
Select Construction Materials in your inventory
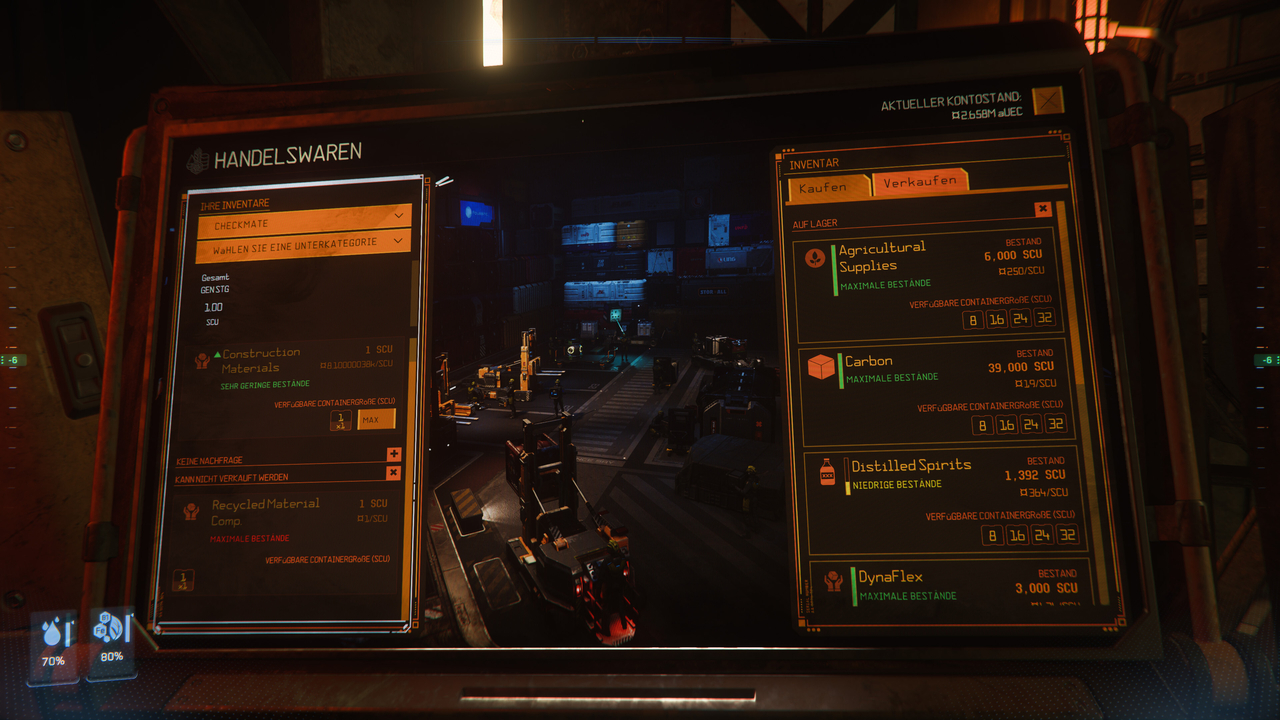point(261,361)
